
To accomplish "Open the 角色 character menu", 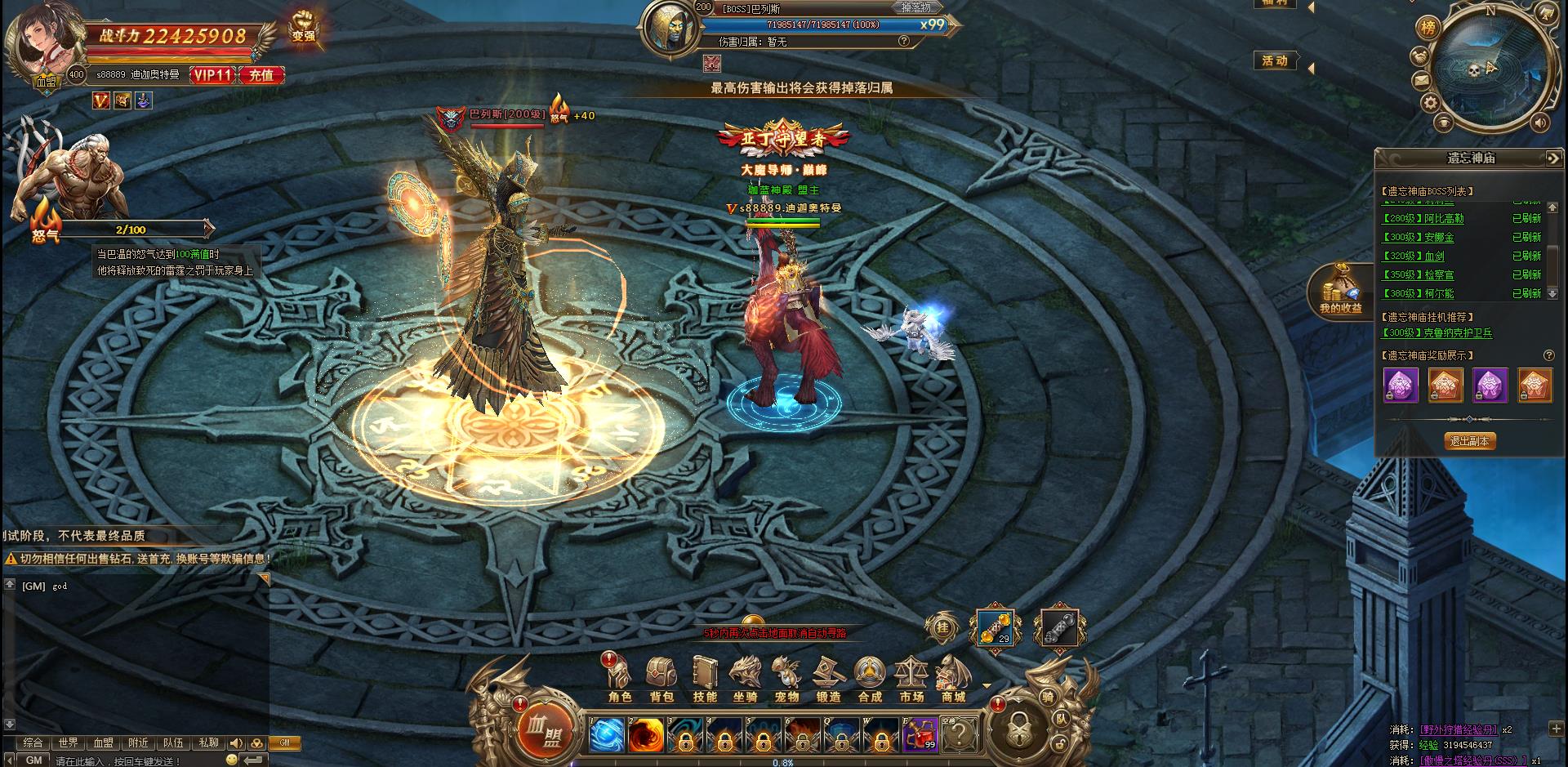I will click(620, 679).
